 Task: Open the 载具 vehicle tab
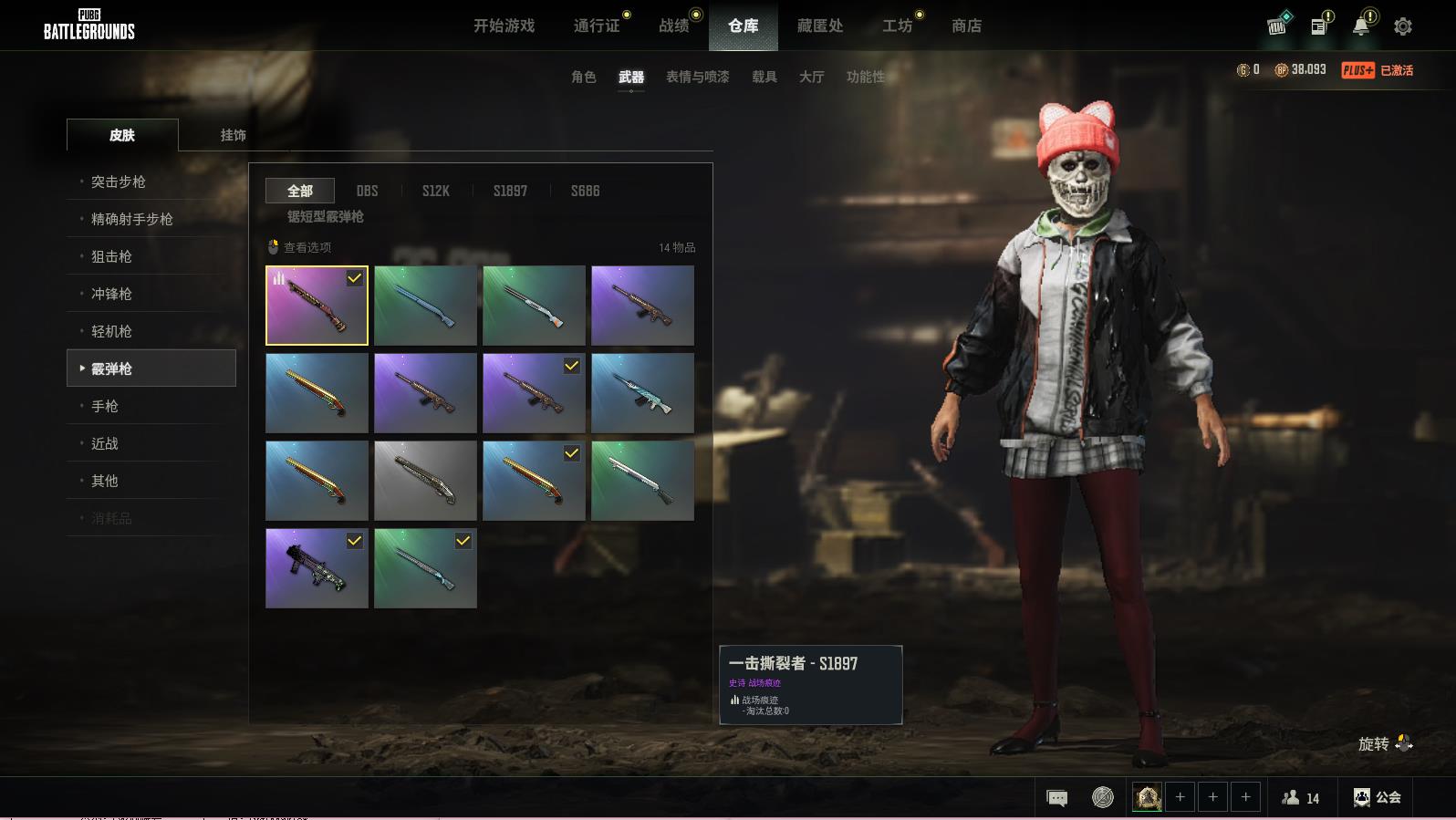coord(764,77)
